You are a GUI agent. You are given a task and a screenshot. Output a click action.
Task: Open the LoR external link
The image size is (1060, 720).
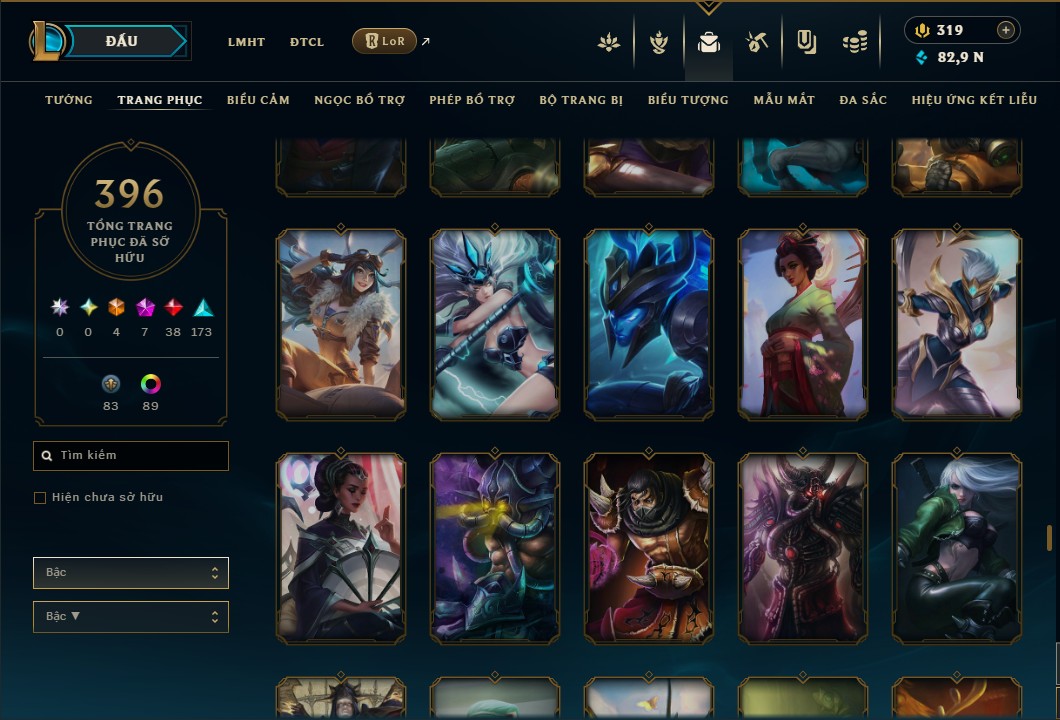point(385,41)
